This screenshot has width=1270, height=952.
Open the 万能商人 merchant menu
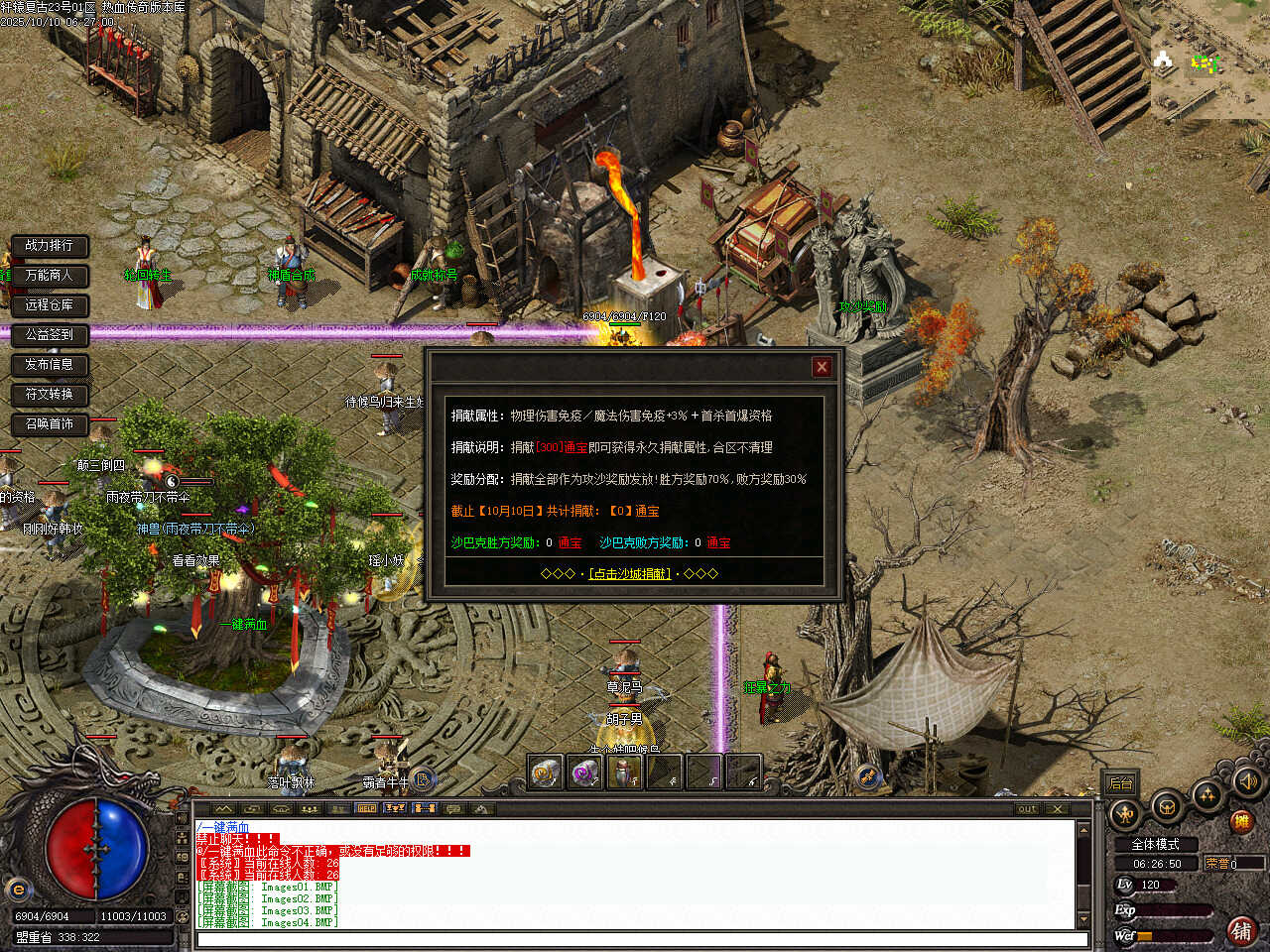tap(50, 275)
